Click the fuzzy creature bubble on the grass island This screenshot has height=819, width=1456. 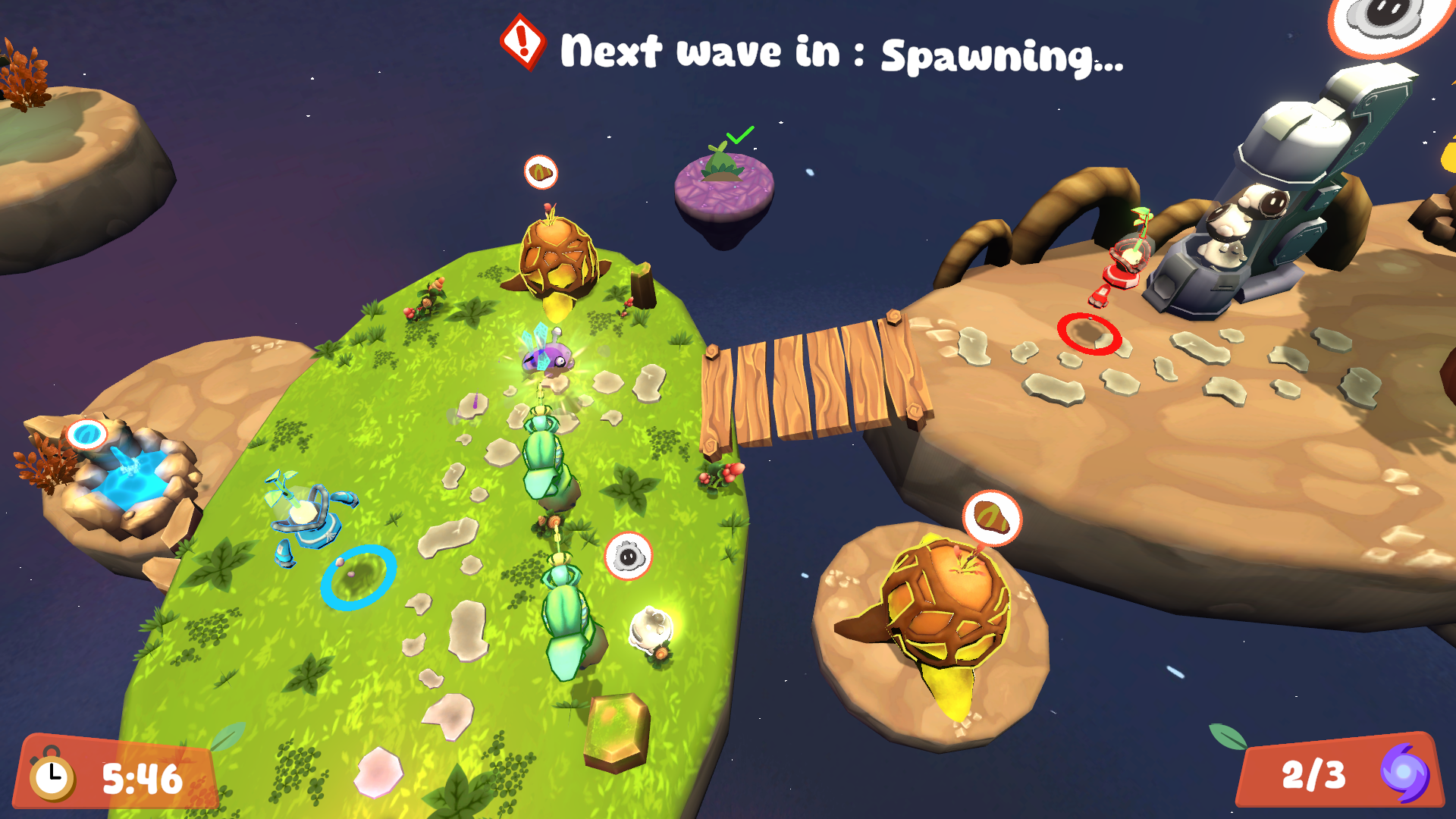[x=628, y=557]
